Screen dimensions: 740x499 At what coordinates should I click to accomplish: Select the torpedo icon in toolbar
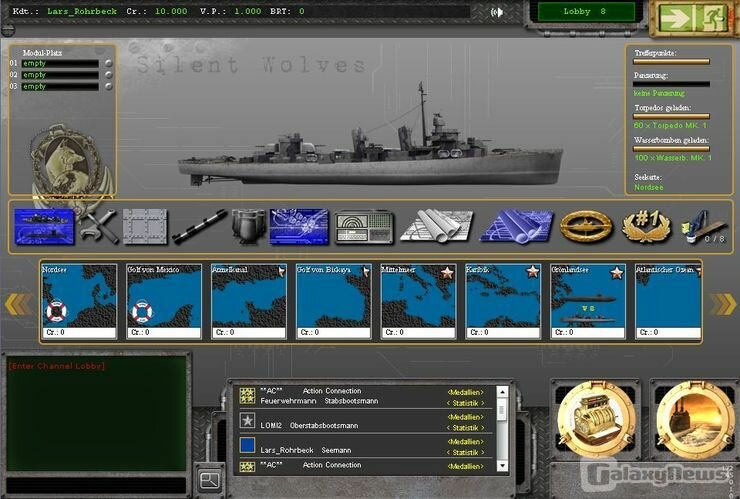(x=199, y=226)
